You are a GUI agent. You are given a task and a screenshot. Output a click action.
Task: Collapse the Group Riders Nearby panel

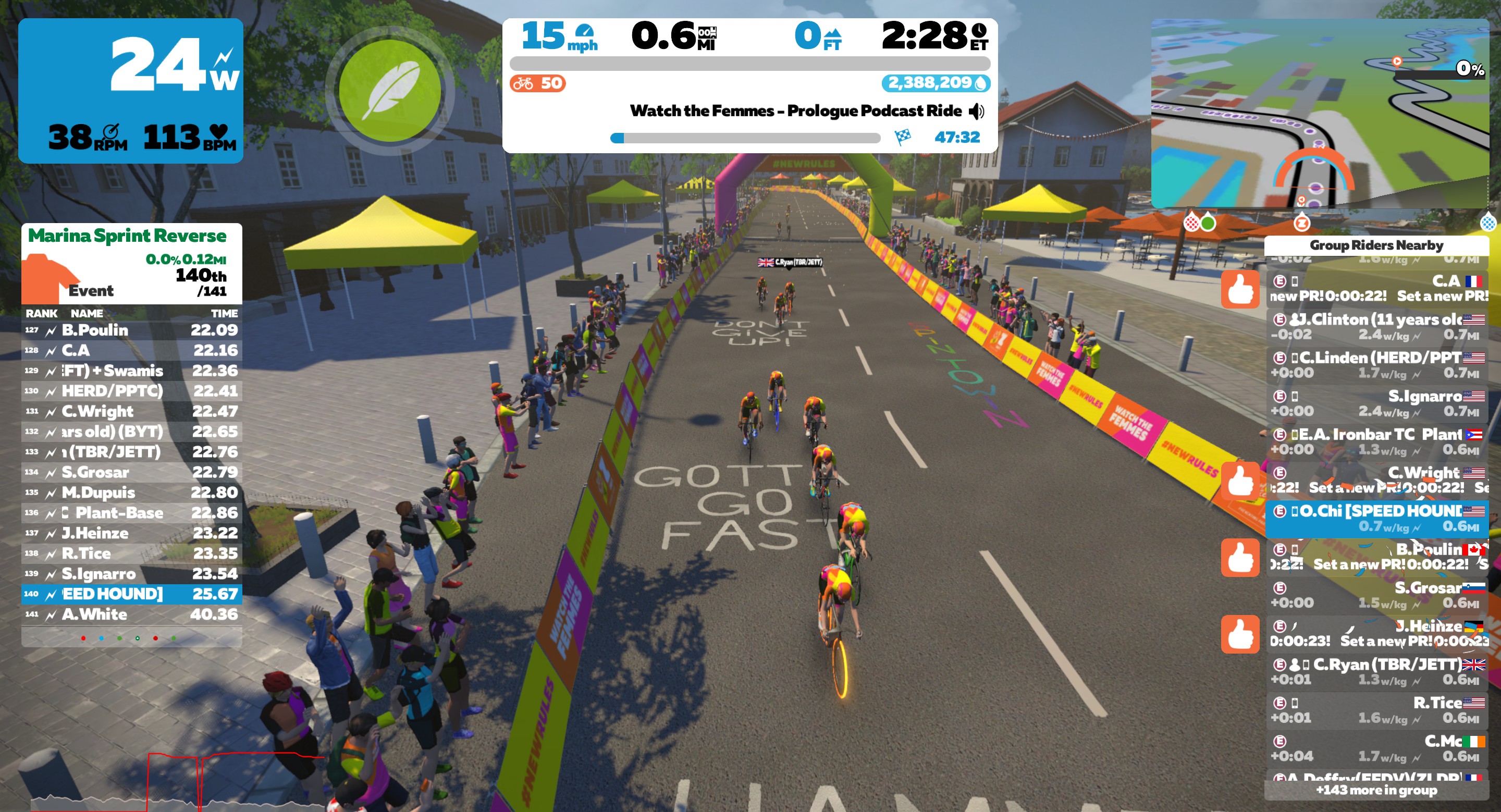click(x=1377, y=245)
